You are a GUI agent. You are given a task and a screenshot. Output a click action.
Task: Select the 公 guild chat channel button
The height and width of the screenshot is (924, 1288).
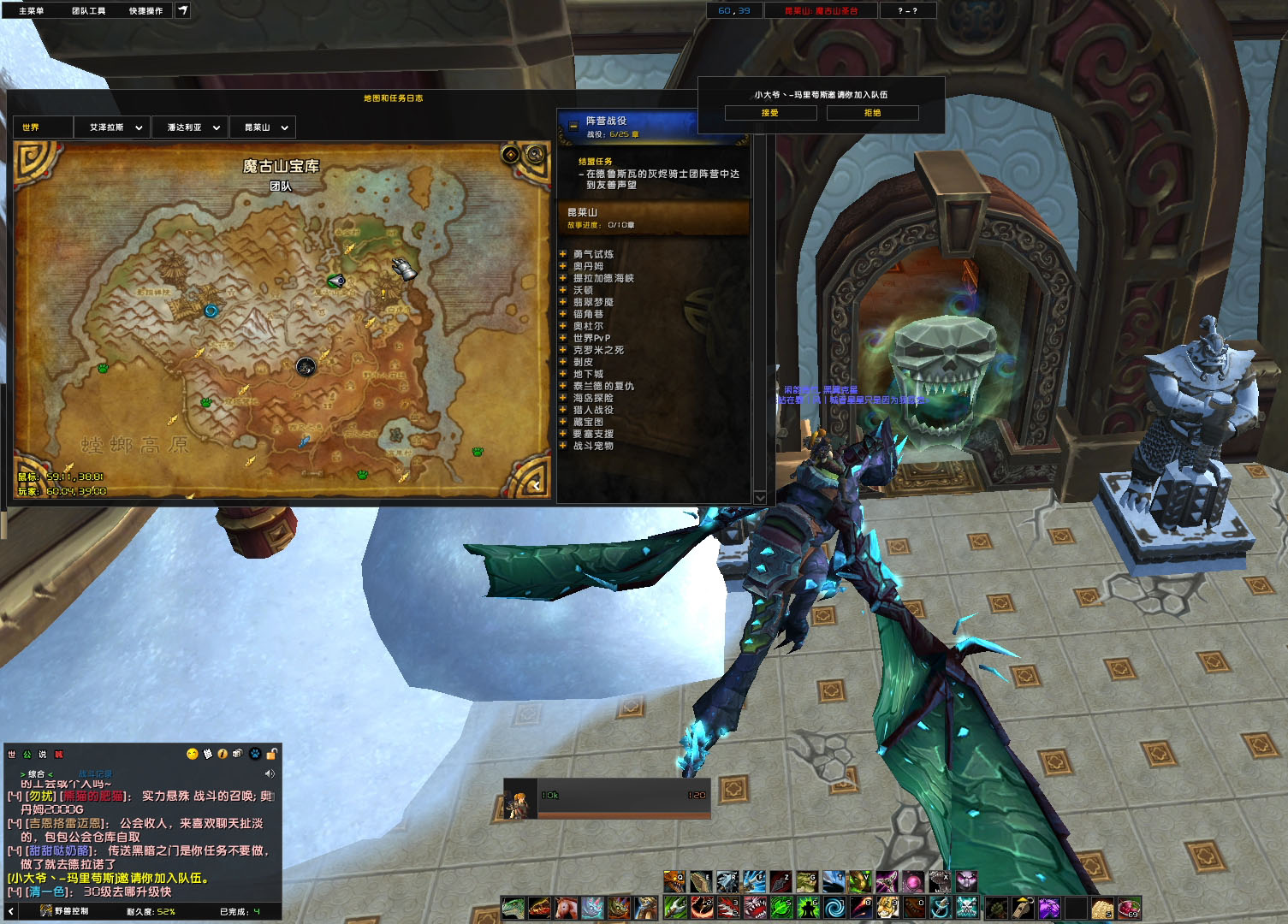[27, 755]
